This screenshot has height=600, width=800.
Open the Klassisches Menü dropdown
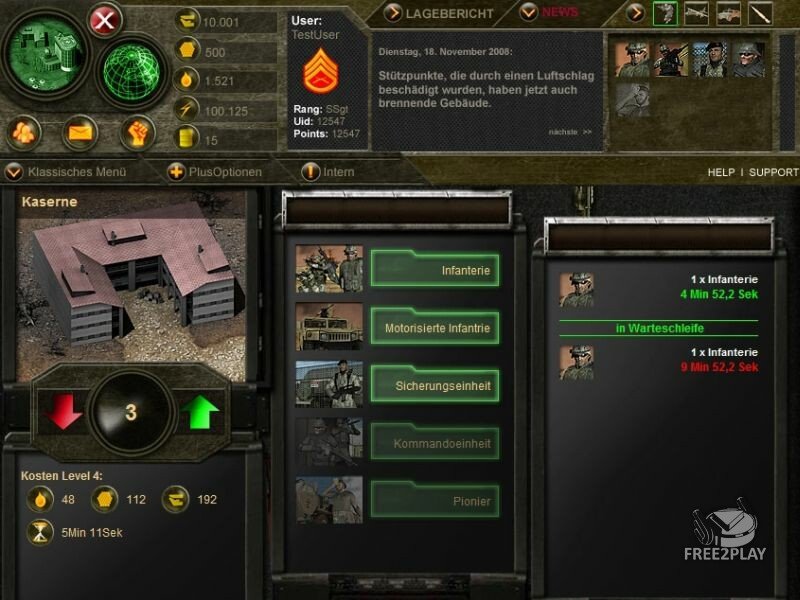coord(68,172)
